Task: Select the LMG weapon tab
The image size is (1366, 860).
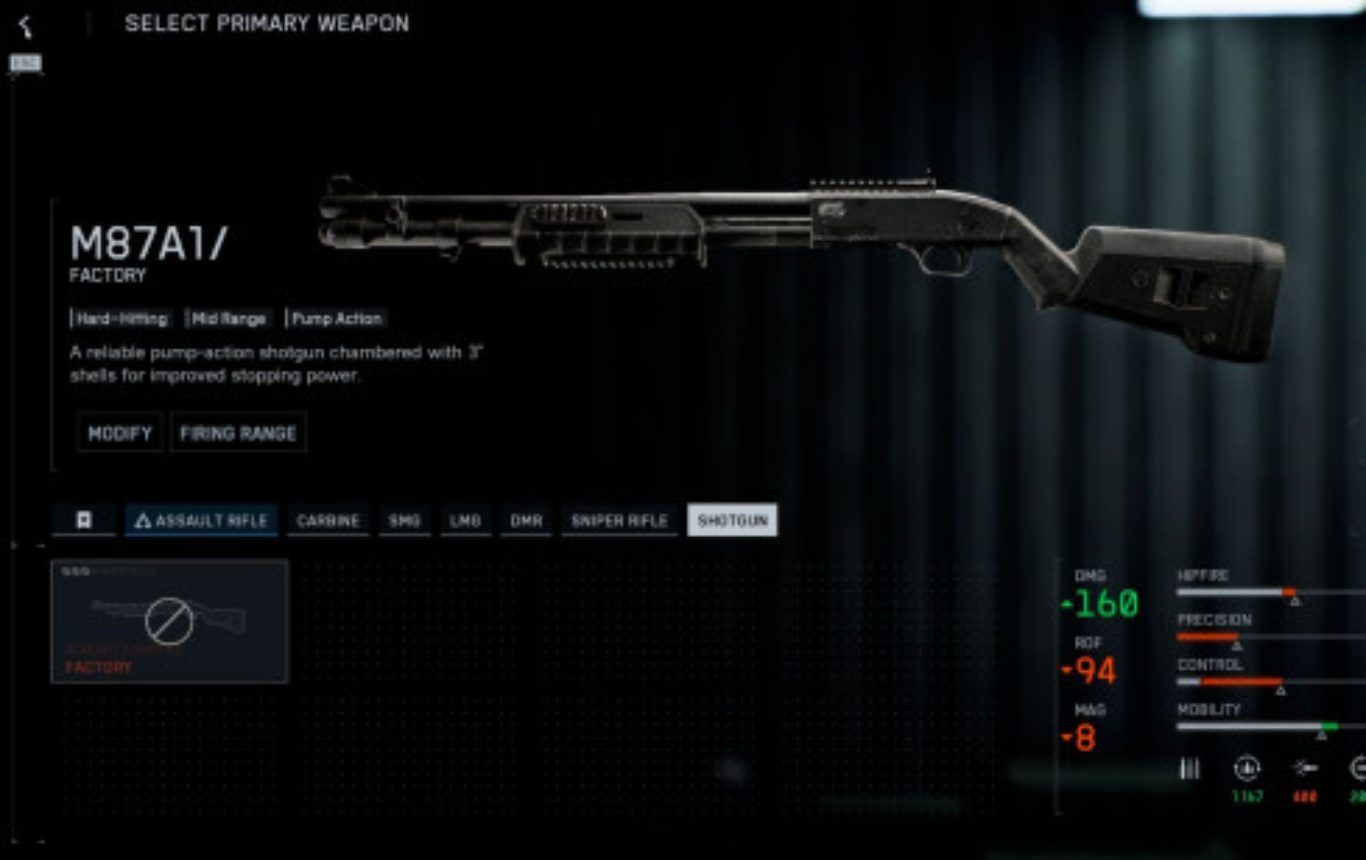Action: 465,521
